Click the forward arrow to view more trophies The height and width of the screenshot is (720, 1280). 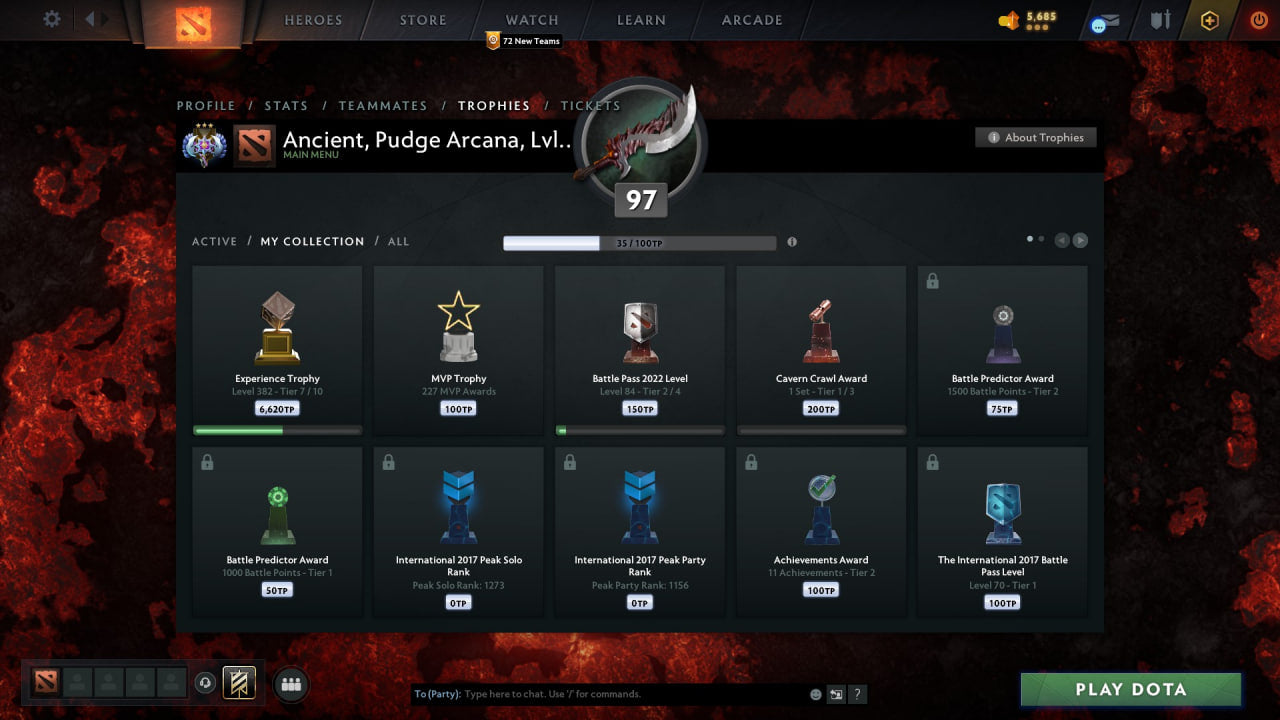click(x=1081, y=240)
